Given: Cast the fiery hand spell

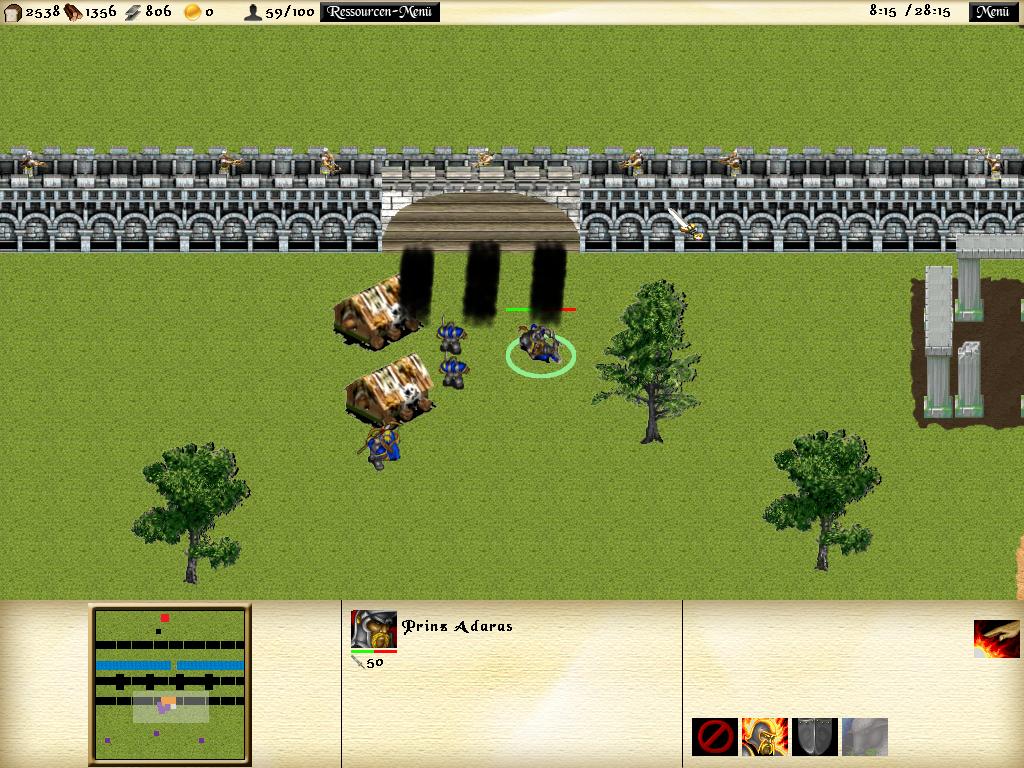Looking at the screenshot, I should [x=996, y=639].
